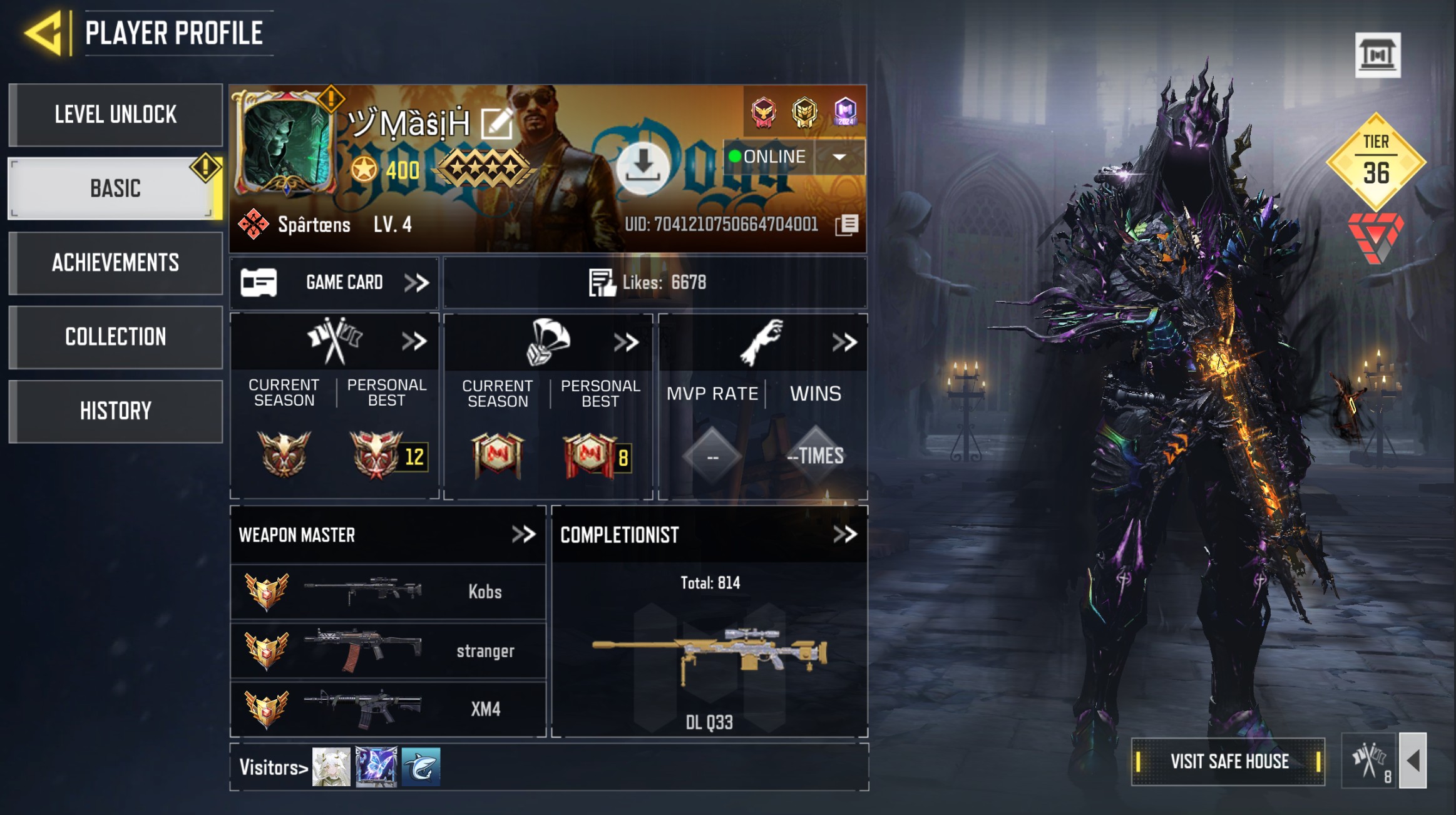Open the Level Unlock tab
Viewport: 1456px width, 815px height.
[x=116, y=115]
